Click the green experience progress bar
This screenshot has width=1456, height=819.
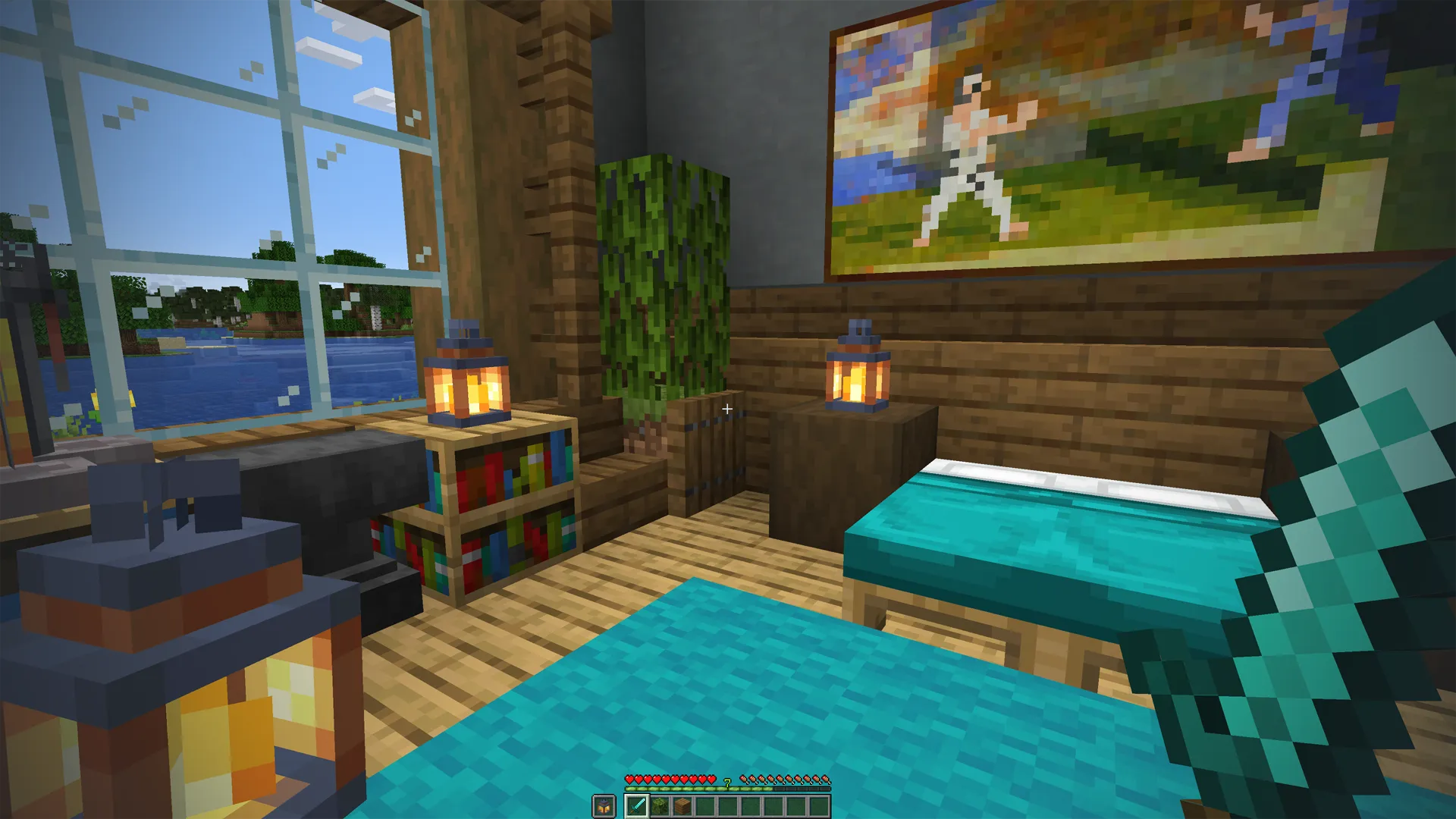(x=682, y=789)
